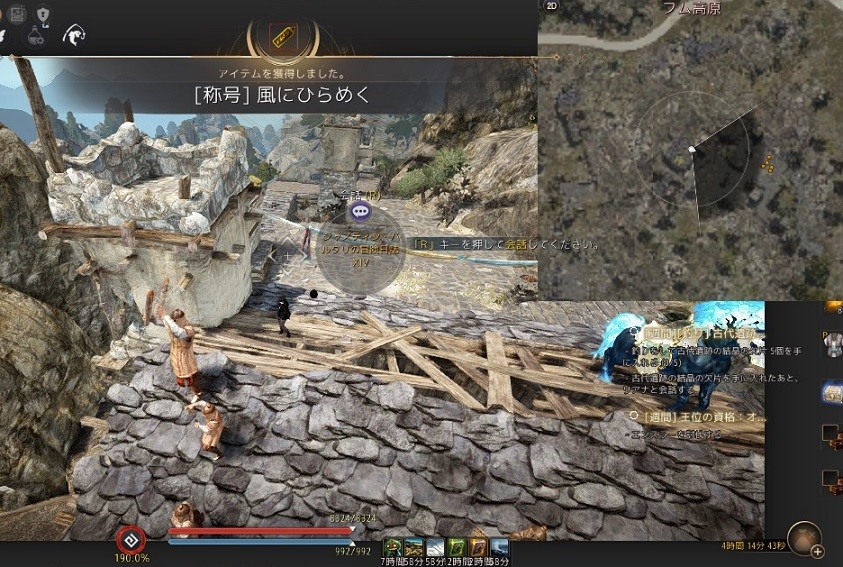Select the green goblin buff icon
This screenshot has height=567, width=843.
tap(393, 547)
